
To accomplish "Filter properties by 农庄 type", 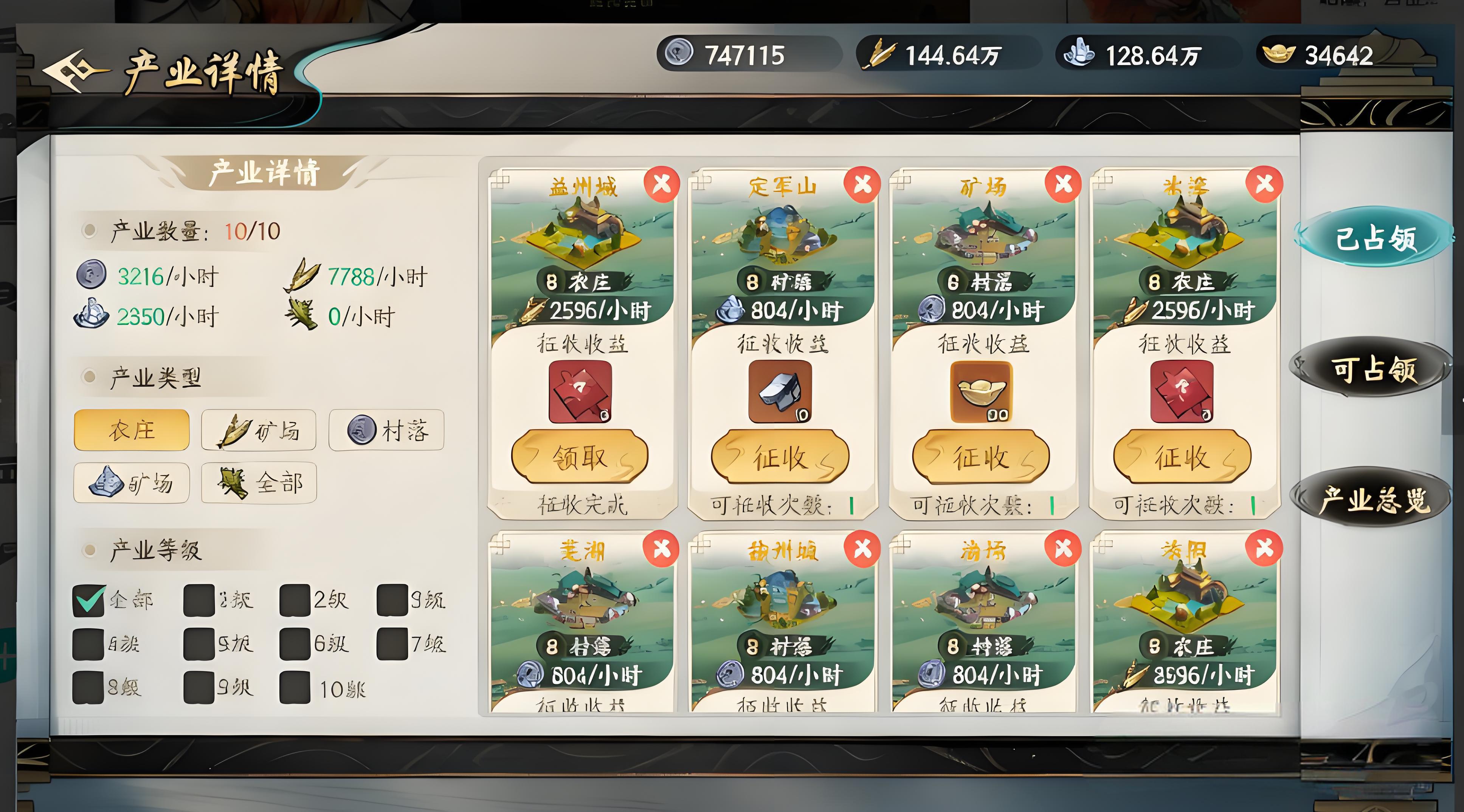I will click(x=131, y=430).
